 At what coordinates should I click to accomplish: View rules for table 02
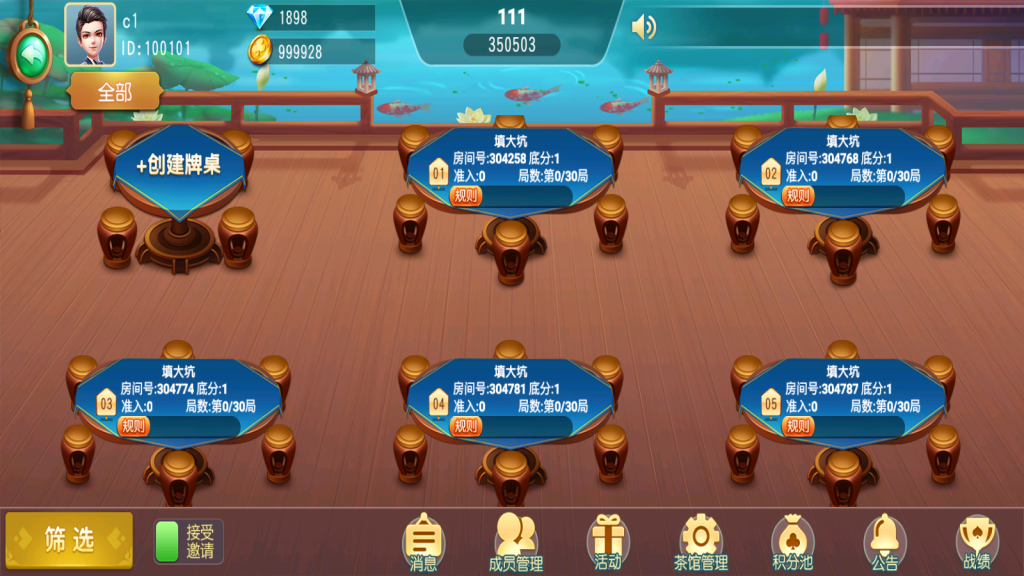coord(798,196)
